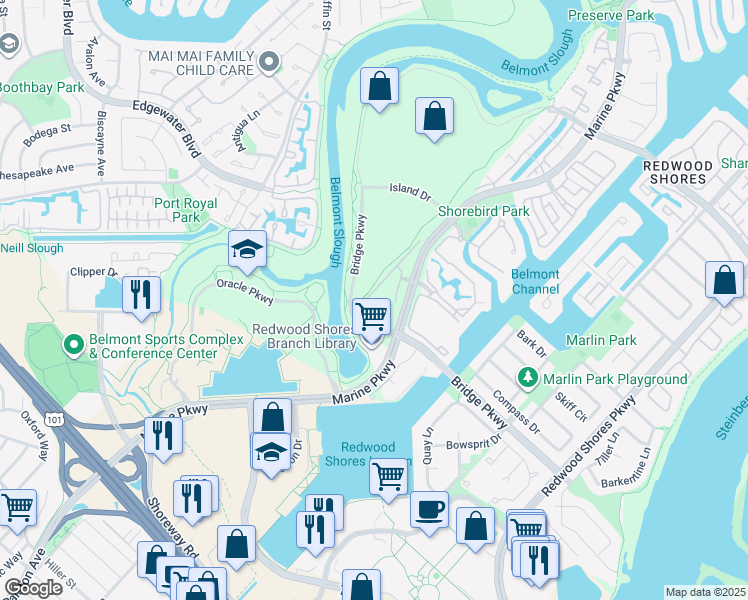Screen dimensions: 748x600
Task: Select the restaurant marker beside US 101 shield
Action: [x=161, y=434]
